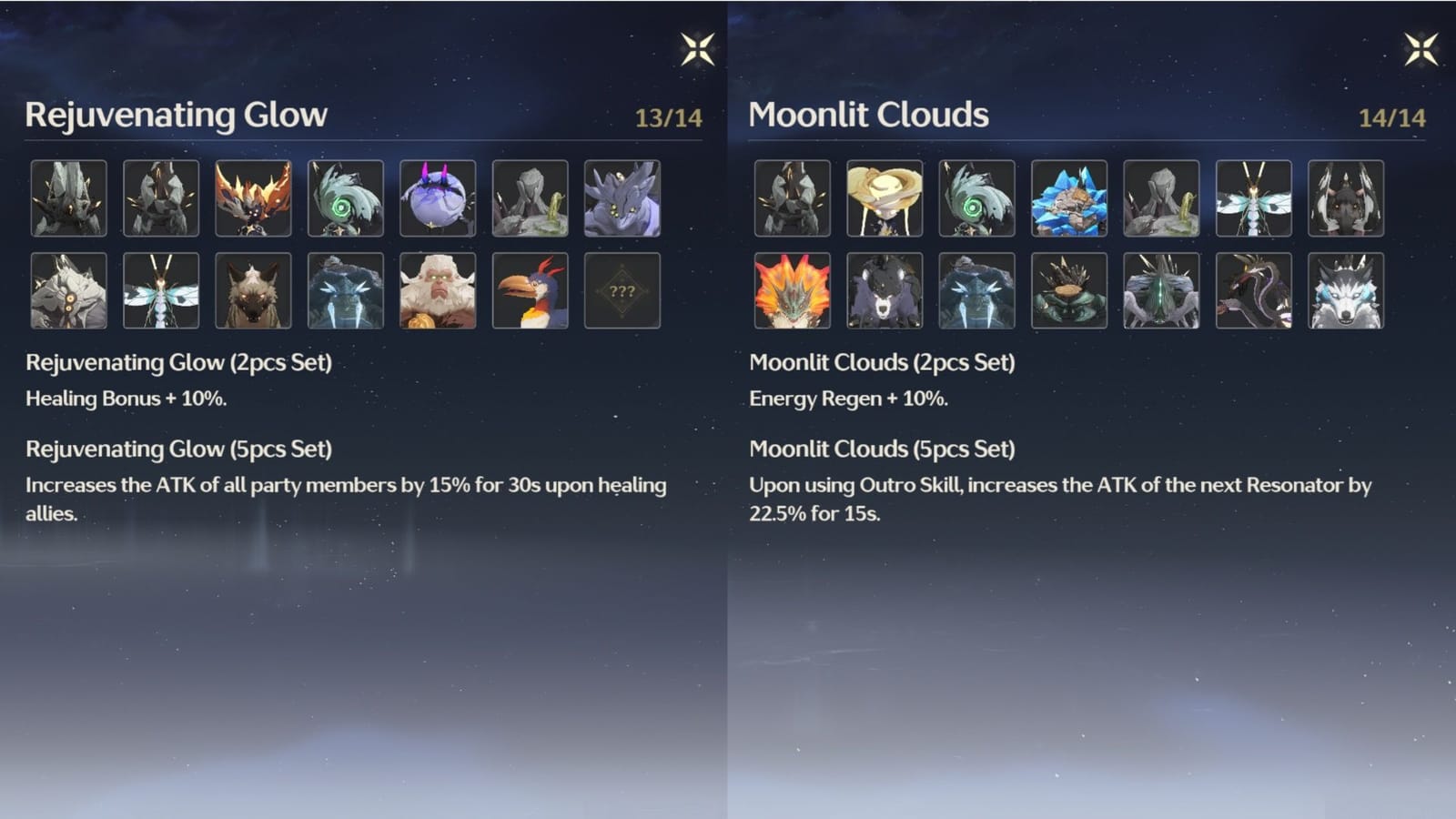
Task: Select the hyena-faced hound echo
Action: pos(253,291)
